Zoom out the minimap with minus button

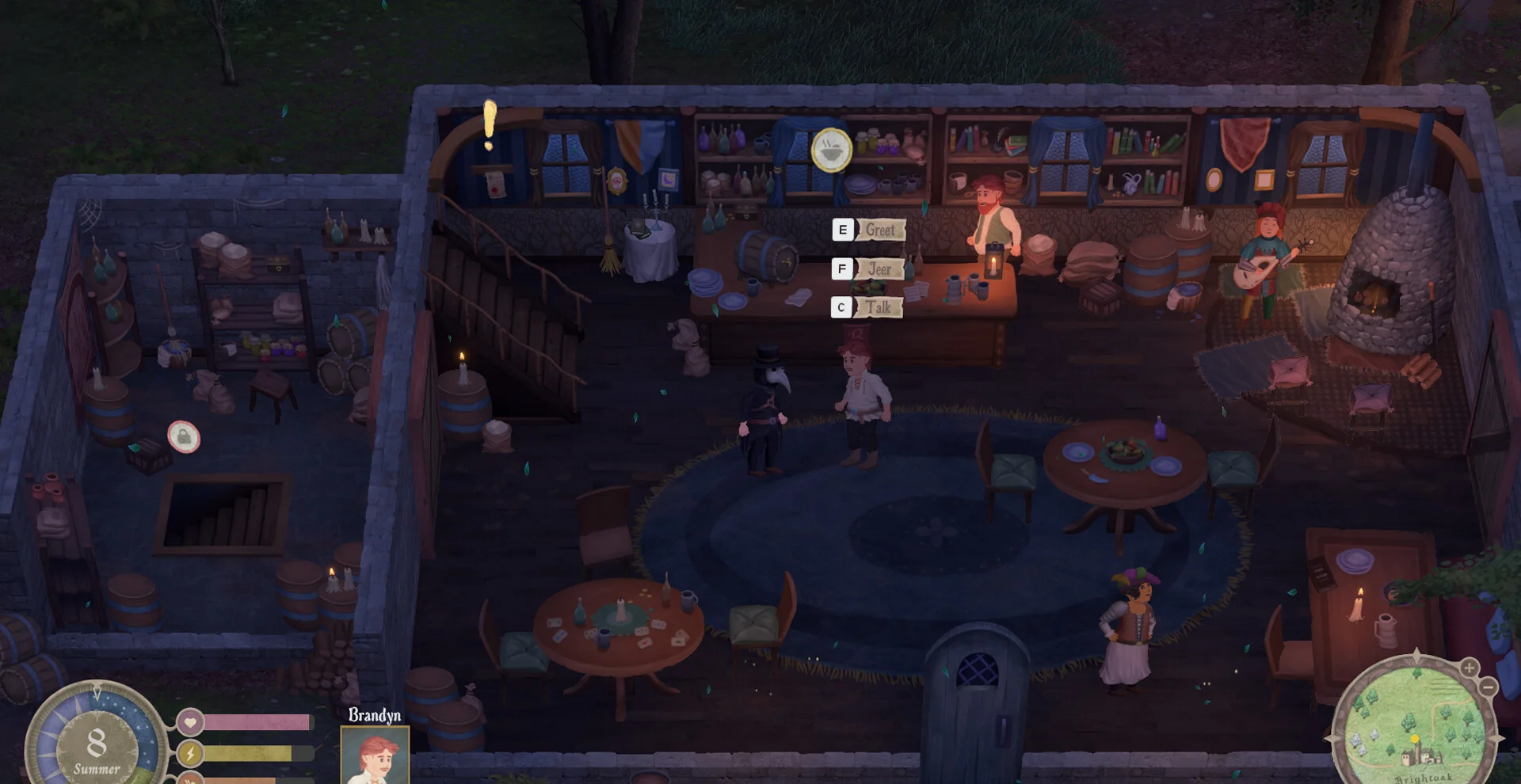[1488, 687]
